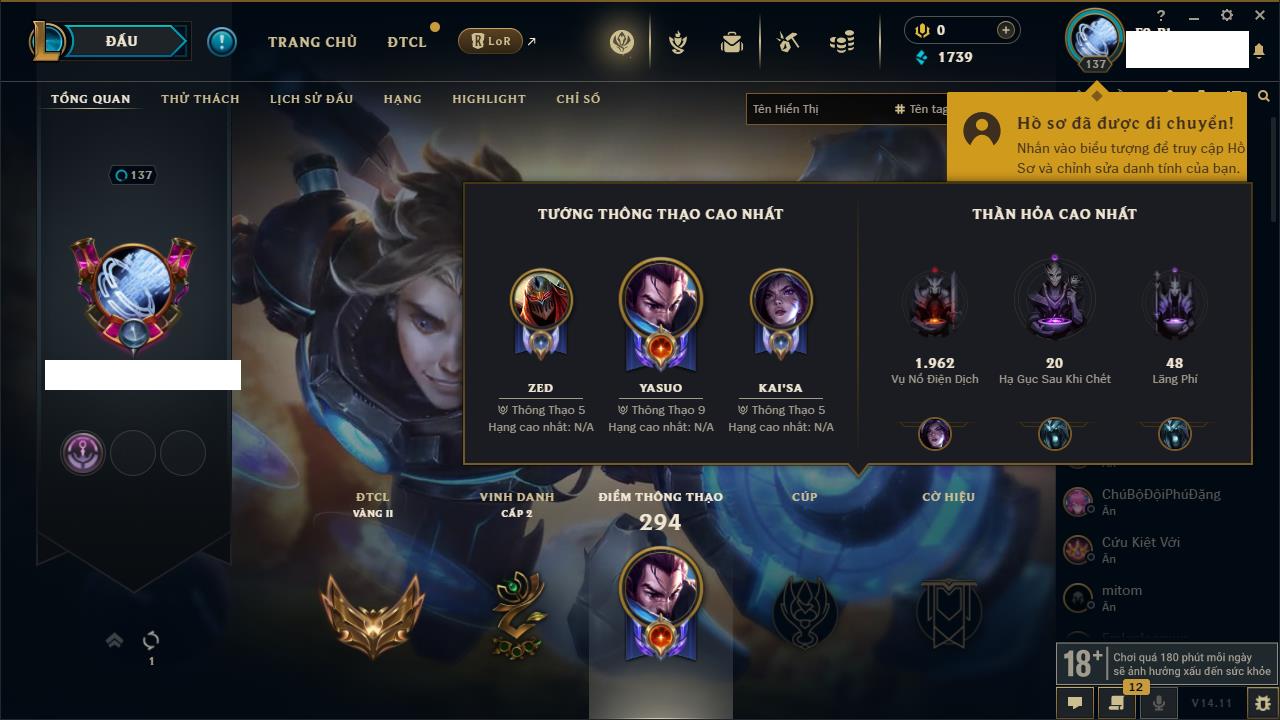Open the LỊCH SỬ ĐẤU tab
The width and height of the screenshot is (1280, 720).
(x=311, y=99)
